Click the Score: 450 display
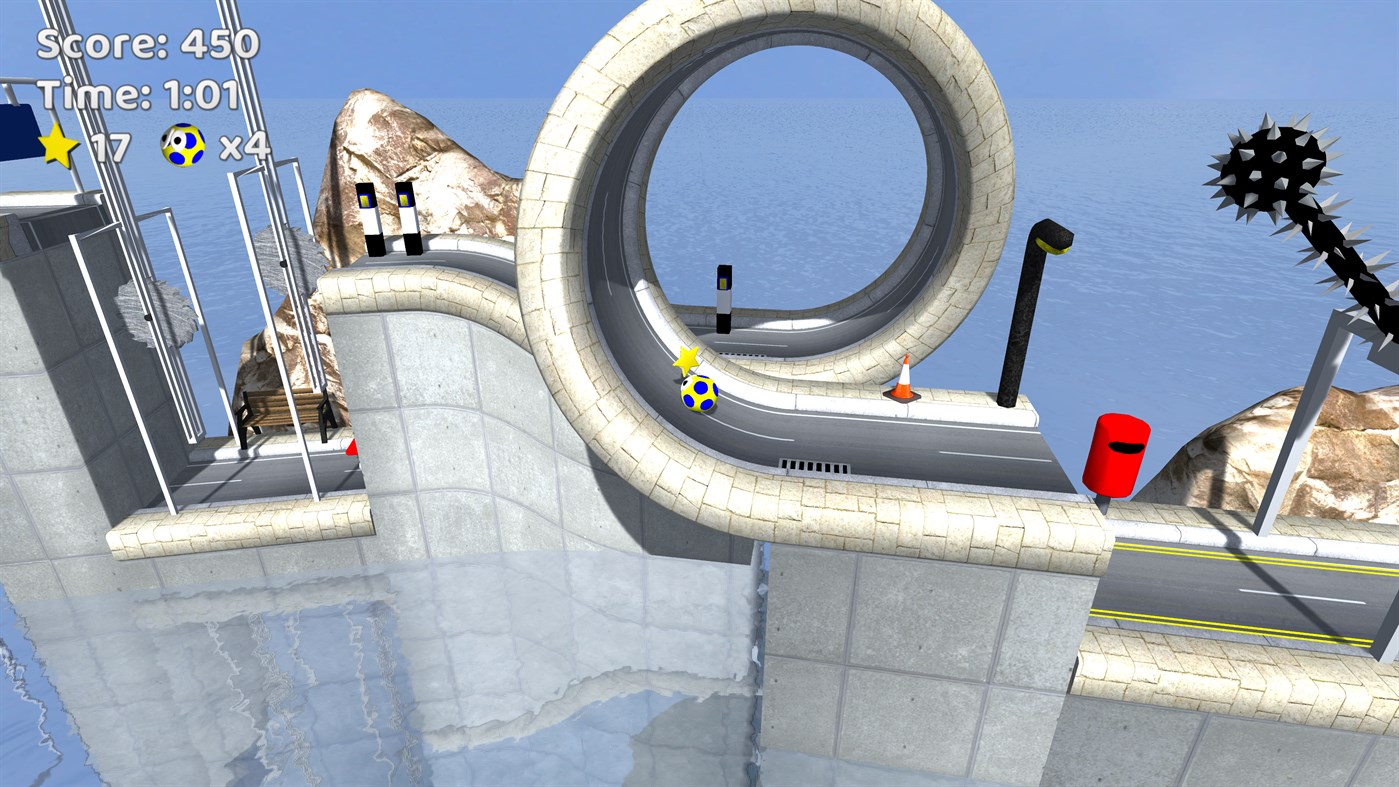Viewport: 1399px width, 787px height. pos(138,45)
